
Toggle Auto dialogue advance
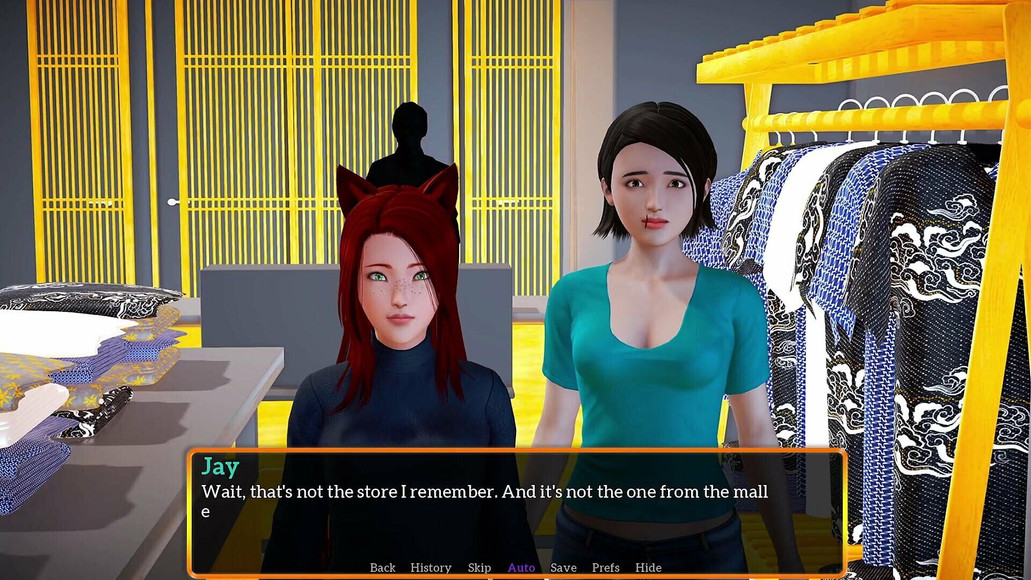[x=521, y=568]
